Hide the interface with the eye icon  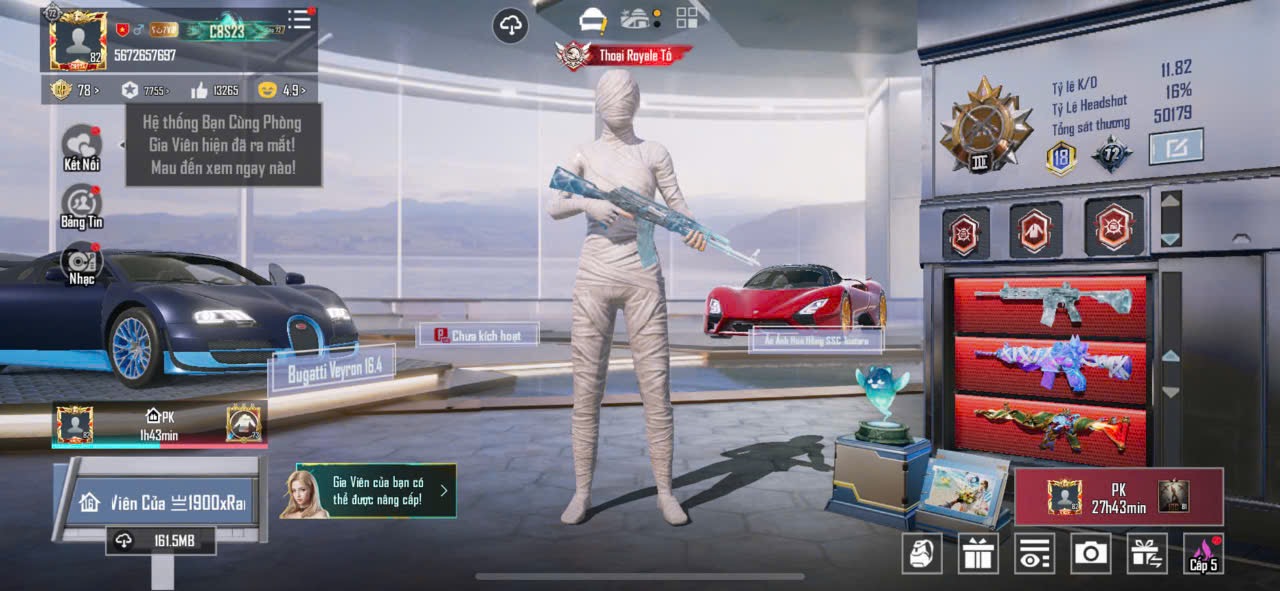(x=1034, y=553)
